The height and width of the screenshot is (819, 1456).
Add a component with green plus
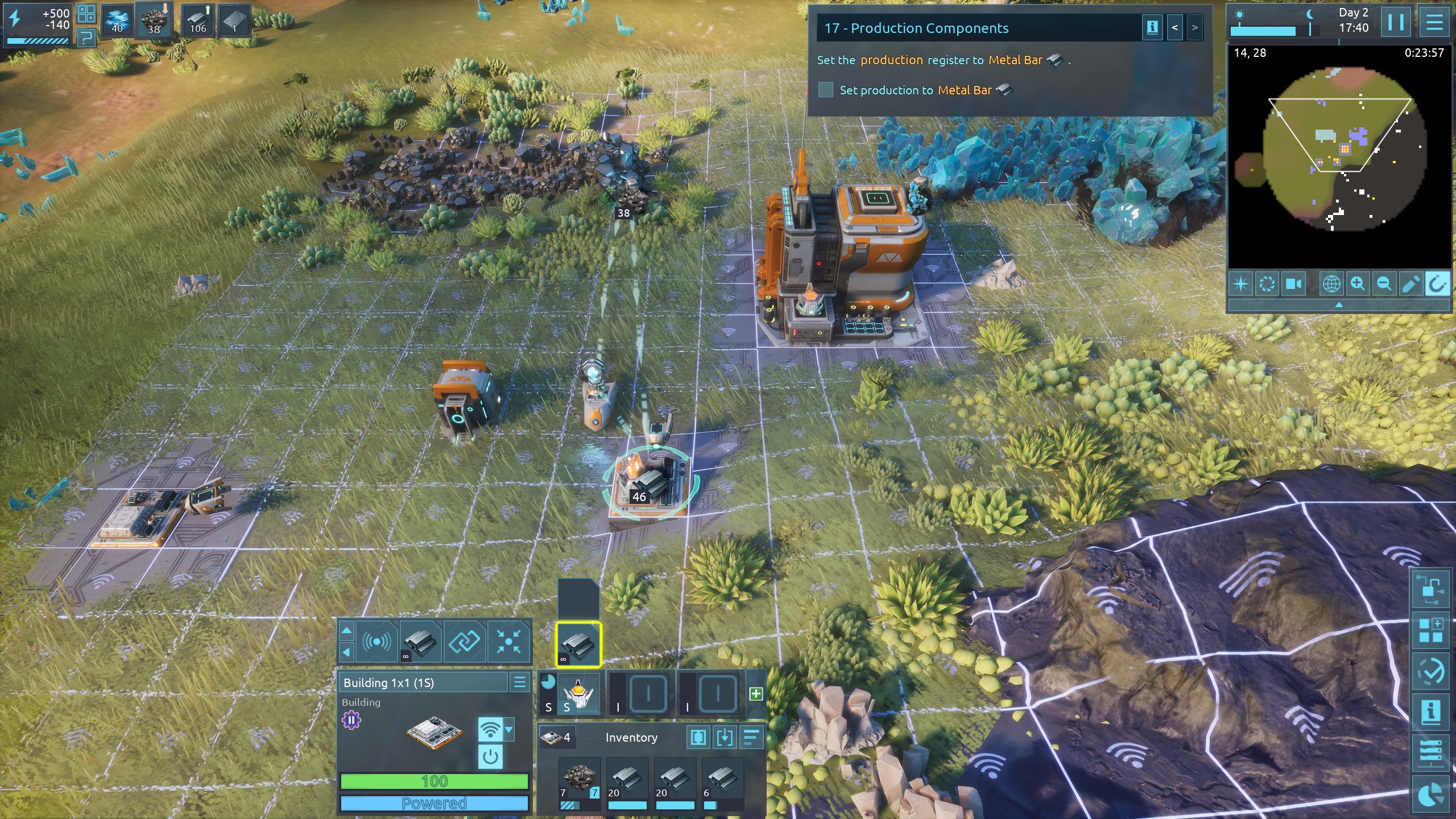756,693
